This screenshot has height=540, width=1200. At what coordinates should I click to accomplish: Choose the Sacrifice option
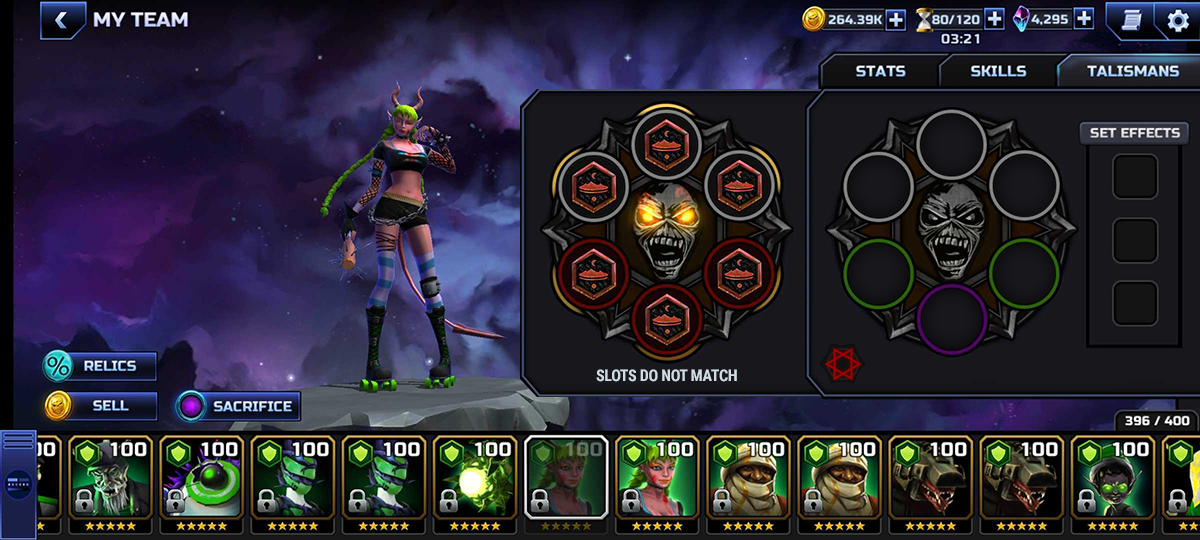coord(238,406)
